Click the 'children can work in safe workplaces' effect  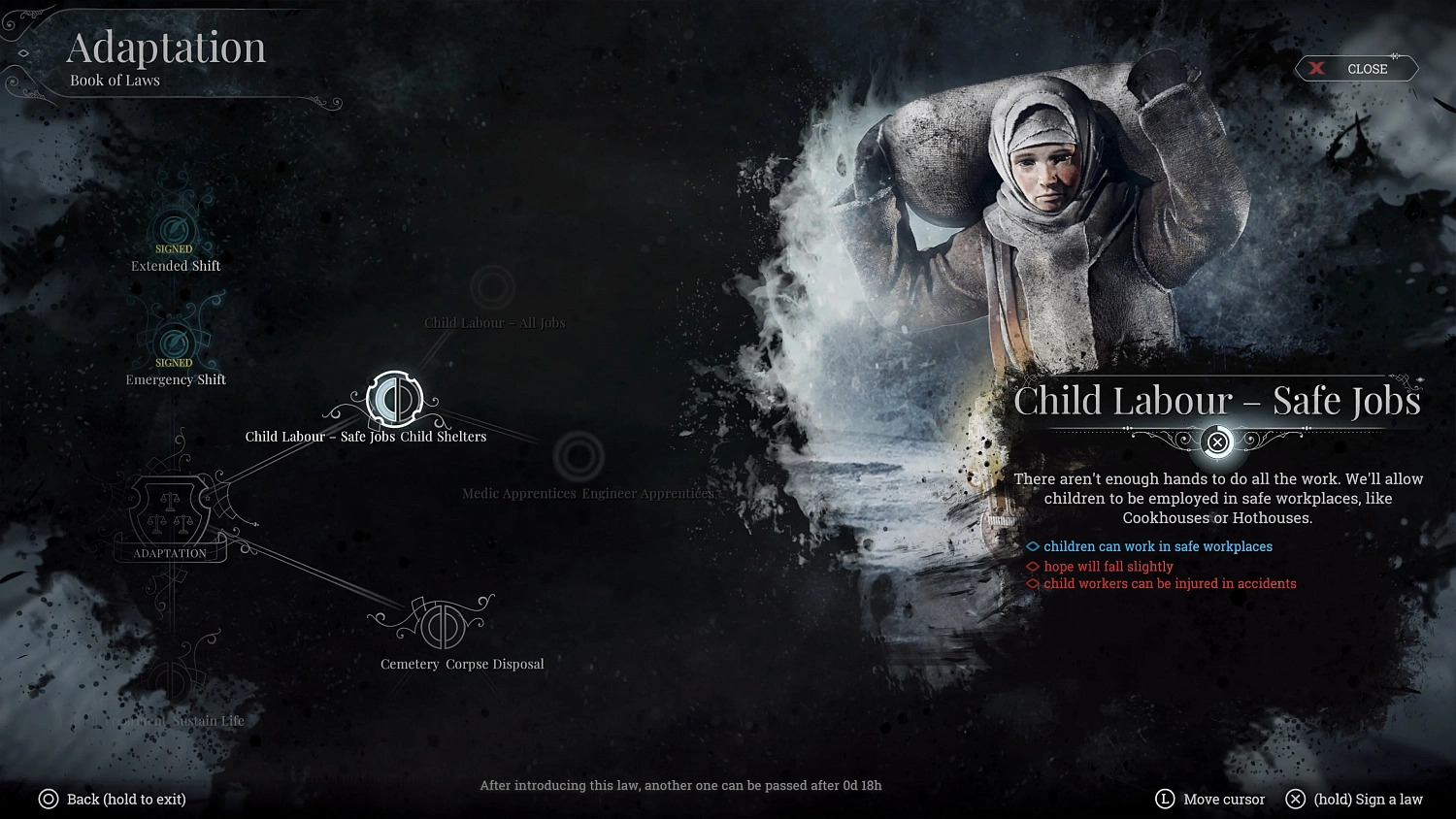[x=1157, y=546]
